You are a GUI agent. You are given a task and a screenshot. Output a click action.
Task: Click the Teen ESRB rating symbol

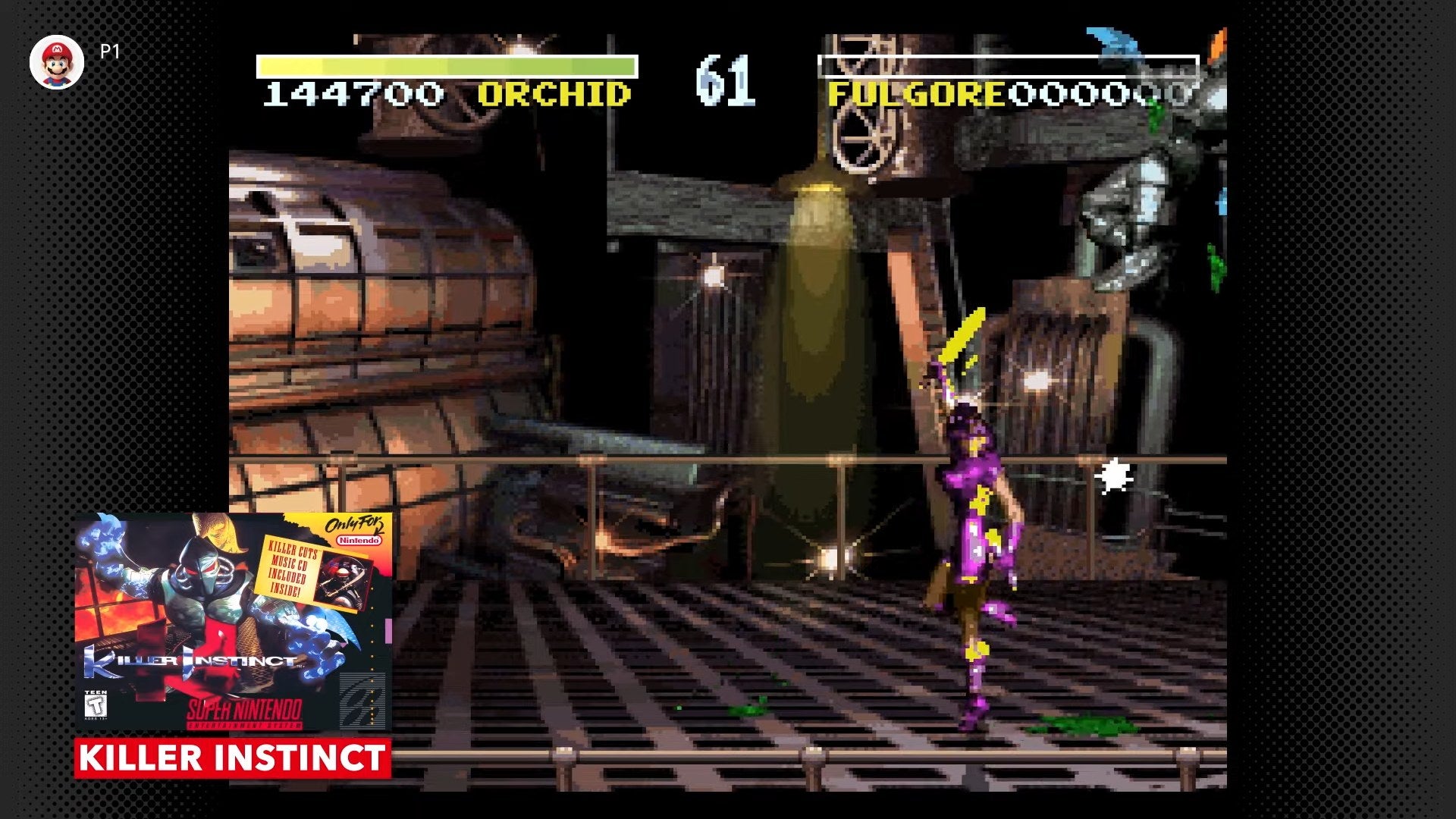(96, 707)
